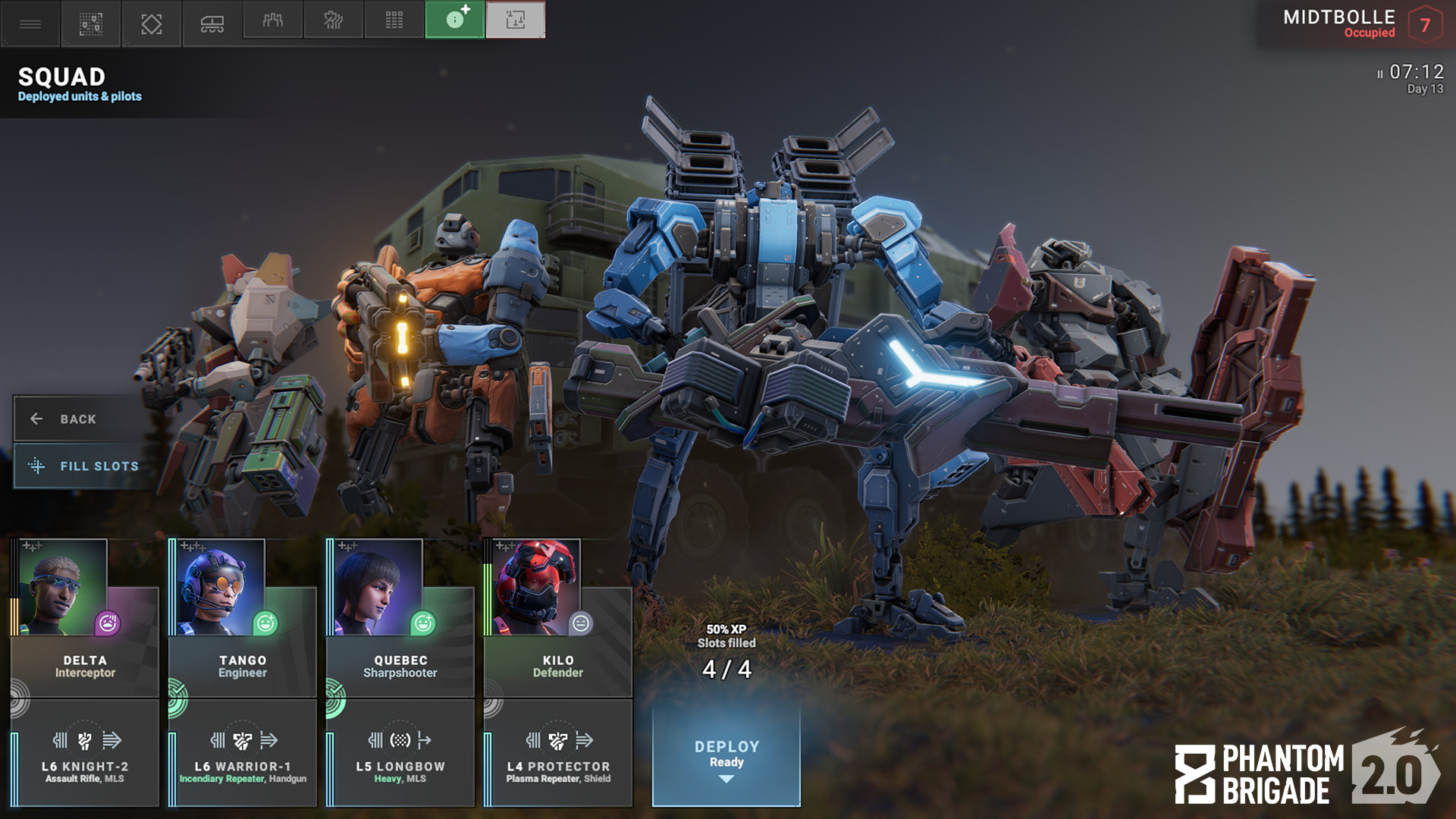This screenshot has height=819, width=1456.
Task: Select the mech workshop circuitry toolbar icon
Action: pyautogui.click(x=332, y=23)
